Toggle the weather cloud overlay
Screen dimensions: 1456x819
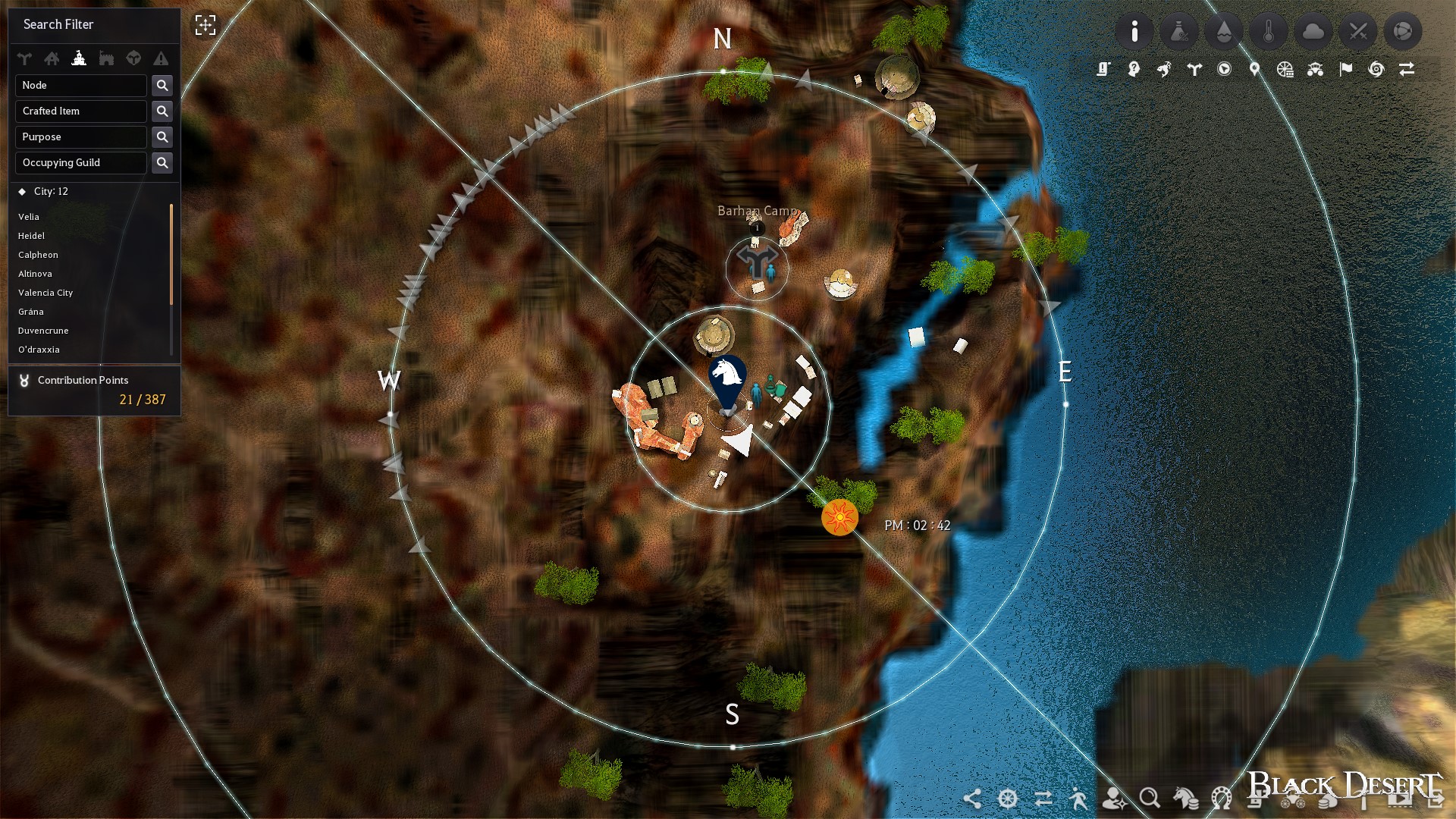coord(1313,31)
